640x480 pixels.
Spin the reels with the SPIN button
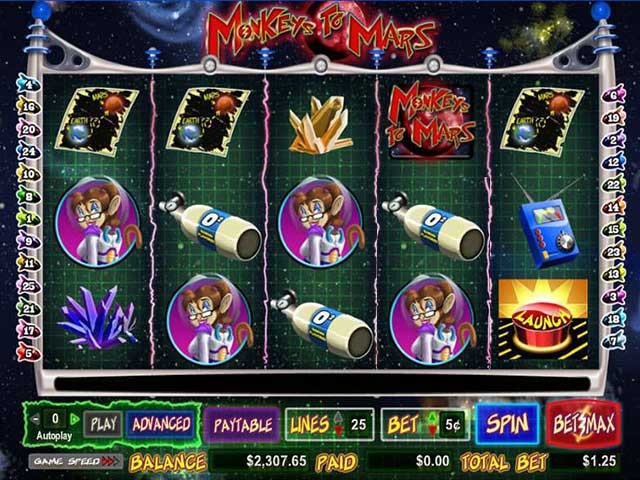(506, 424)
